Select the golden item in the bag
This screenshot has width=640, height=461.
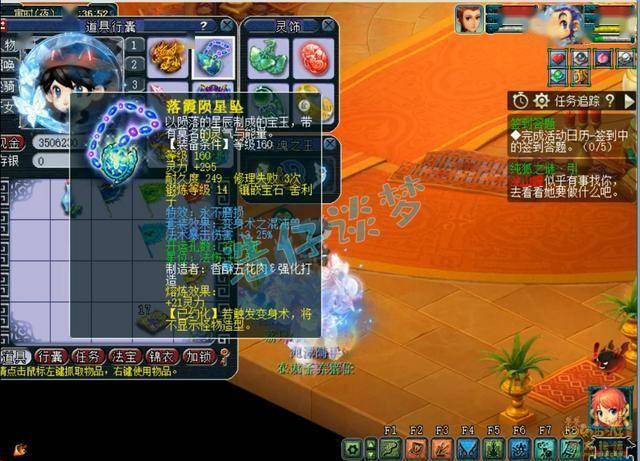[x=166, y=56]
